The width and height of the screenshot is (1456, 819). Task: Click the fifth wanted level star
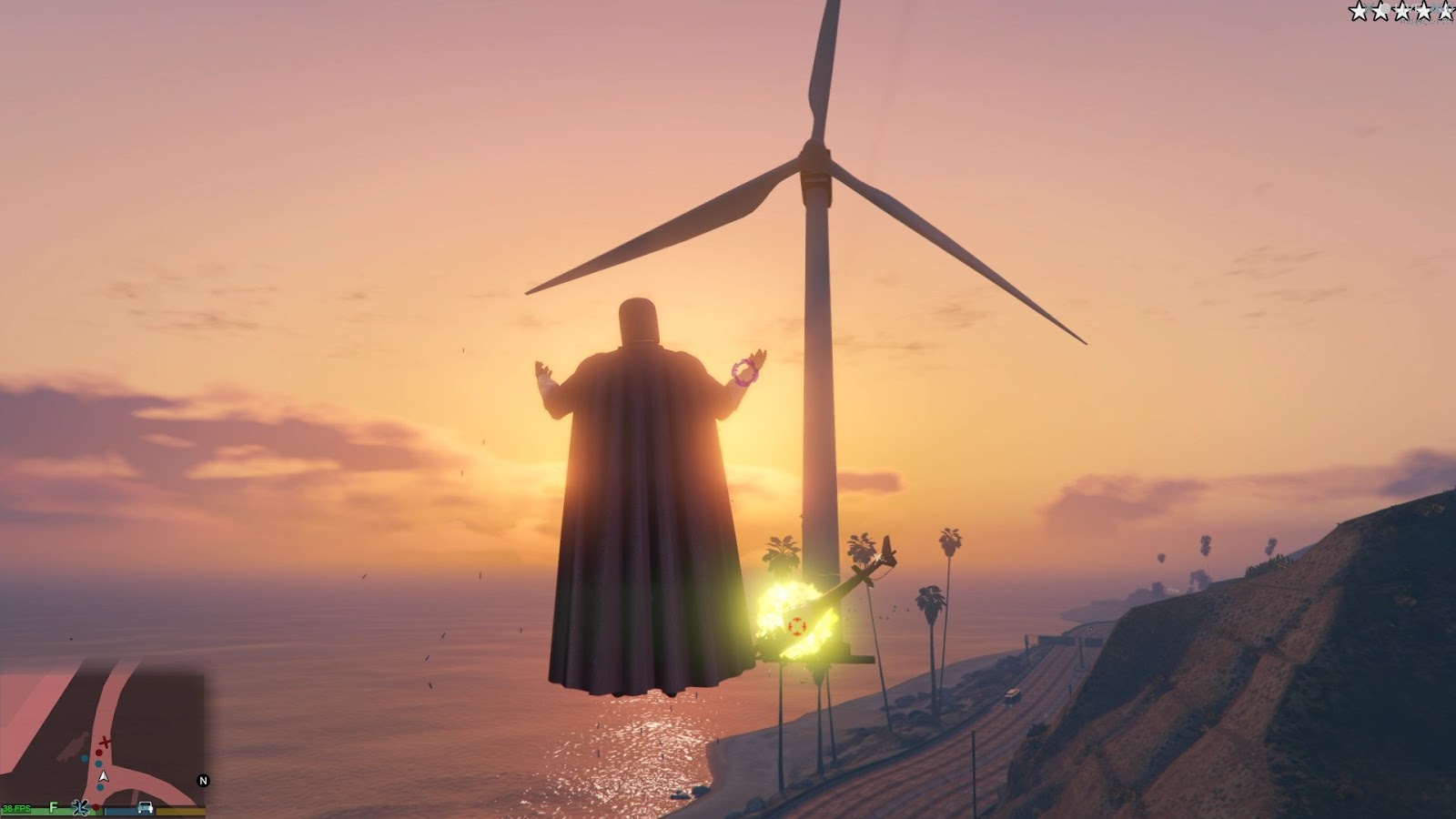pyautogui.click(x=1445, y=12)
